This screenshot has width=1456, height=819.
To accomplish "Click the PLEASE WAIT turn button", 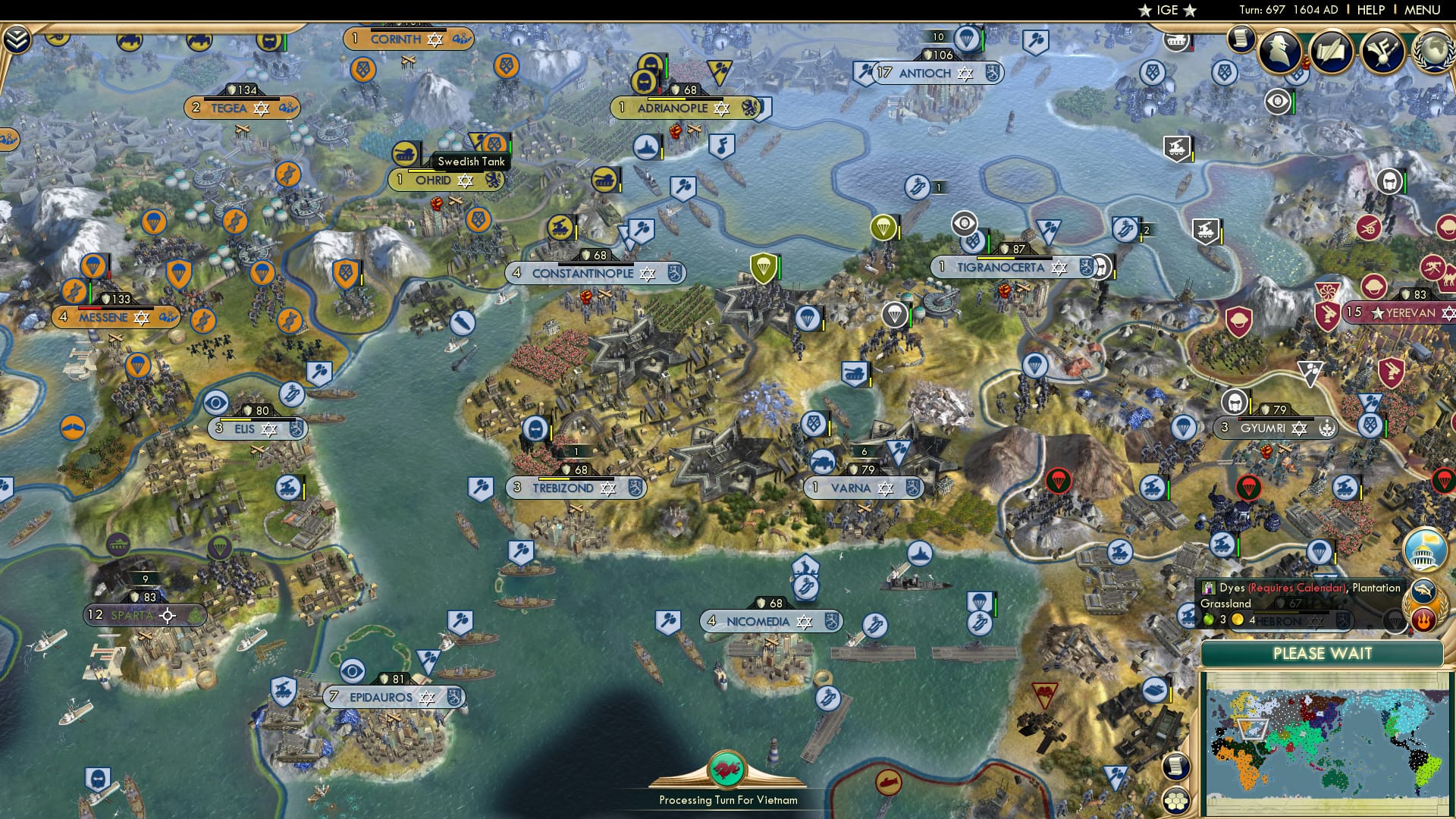I will [1323, 654].
